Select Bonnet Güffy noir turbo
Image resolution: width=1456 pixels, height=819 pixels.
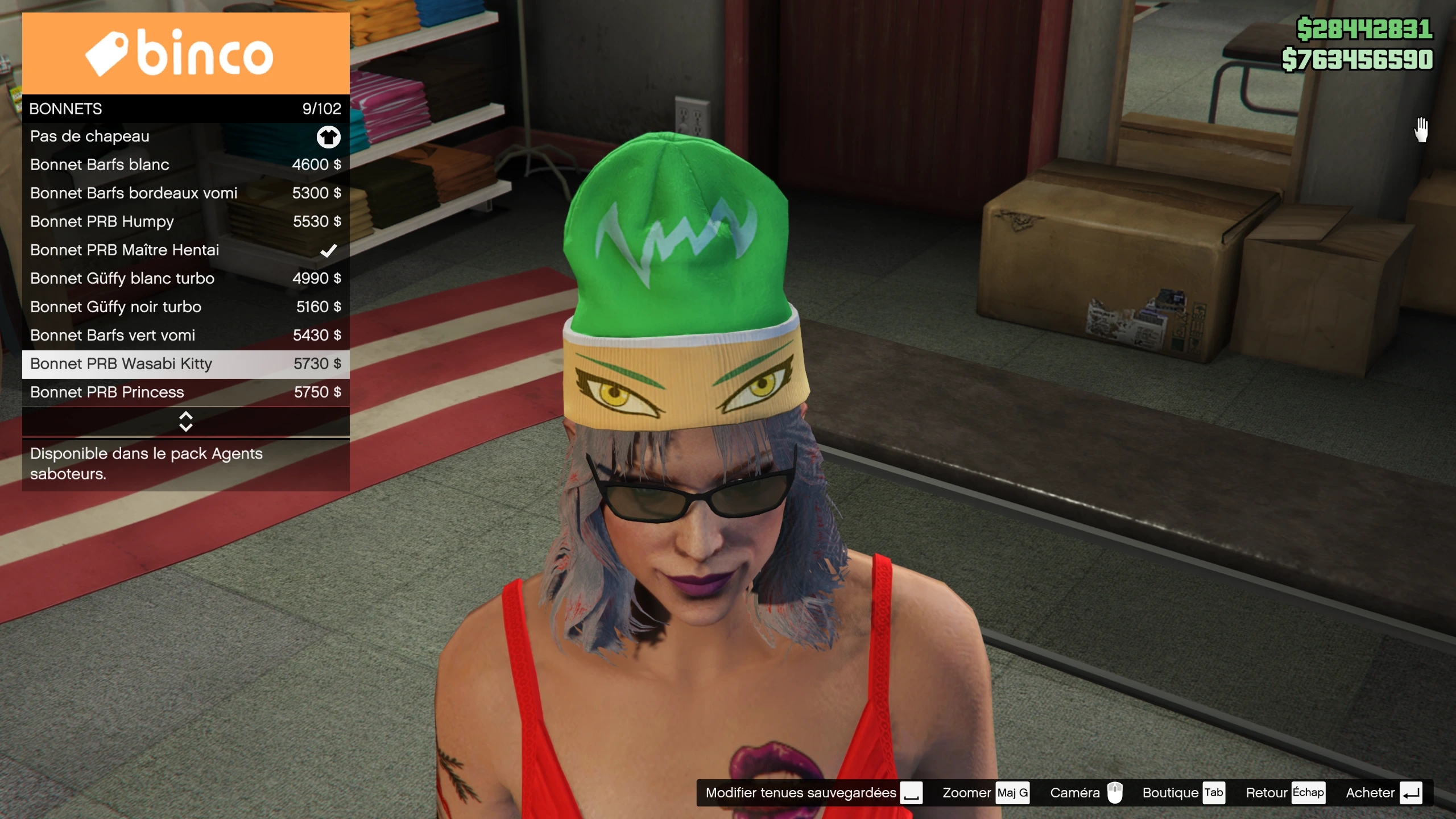[x=185, y=307]
